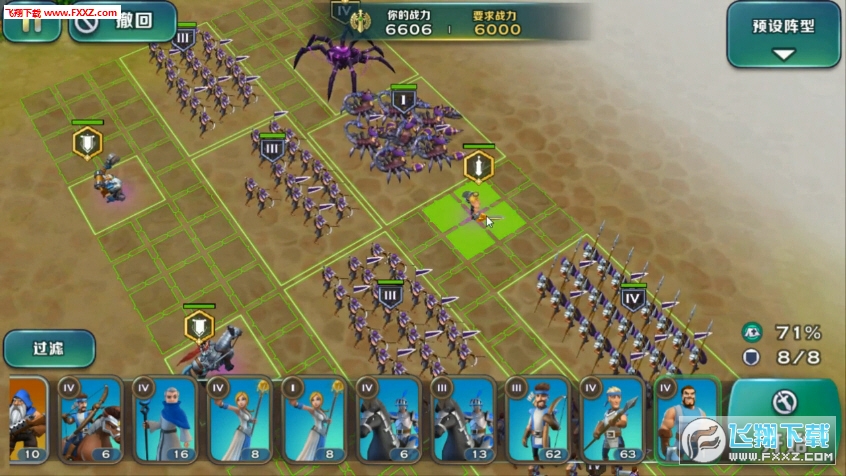This screenshot has height=476, width=846.
Task: Select the armored knight card with count 6
Action: (387, 418)
